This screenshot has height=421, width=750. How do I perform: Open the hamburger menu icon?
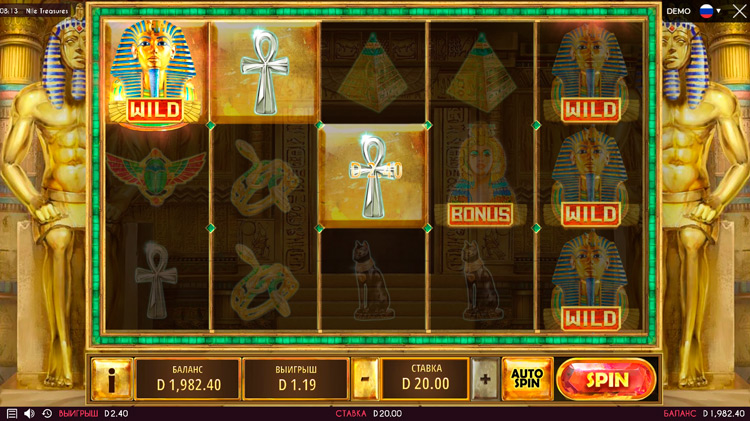point(11,413)
